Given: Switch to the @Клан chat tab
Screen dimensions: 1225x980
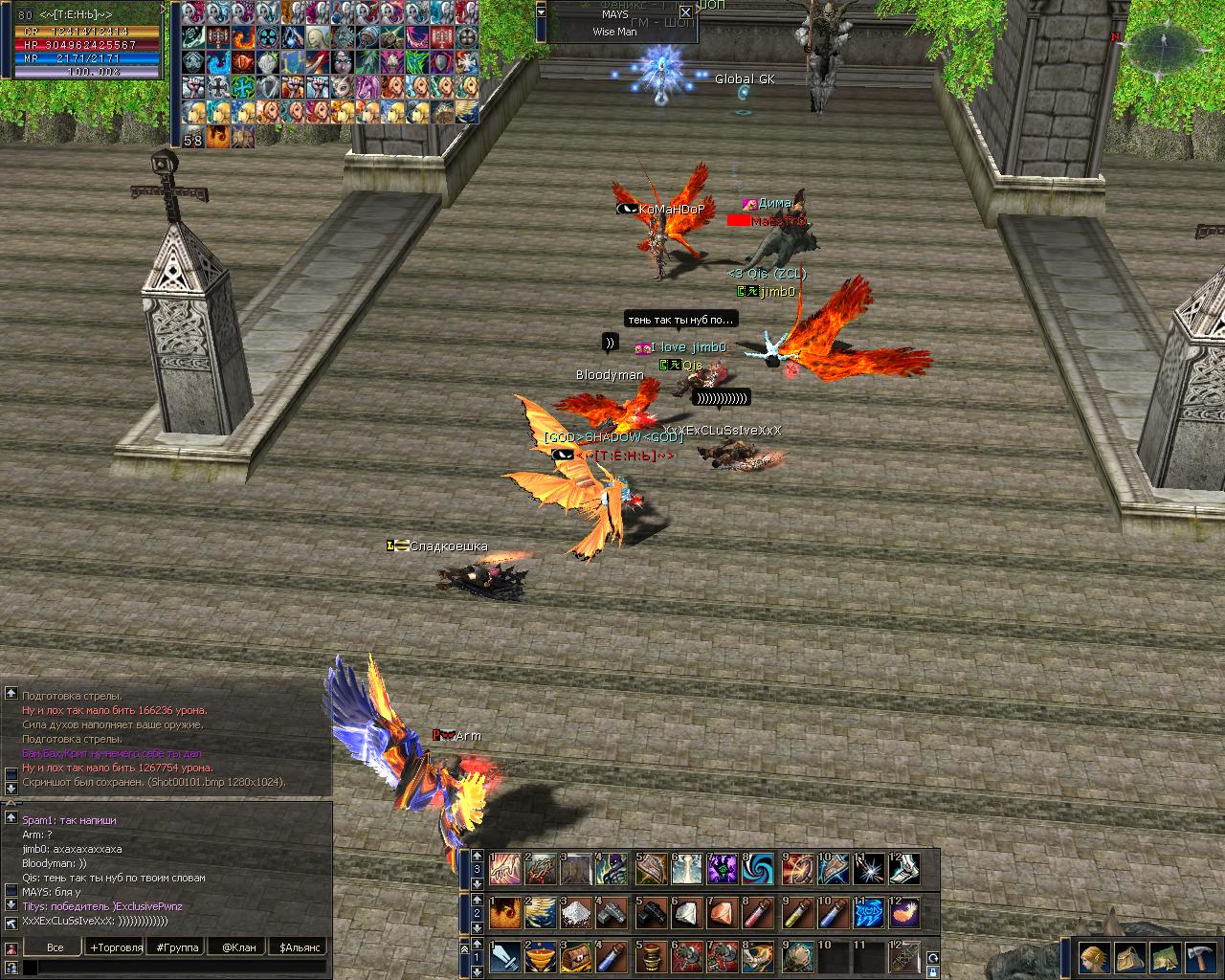Looking at the screenshot, I should [238, 947].
